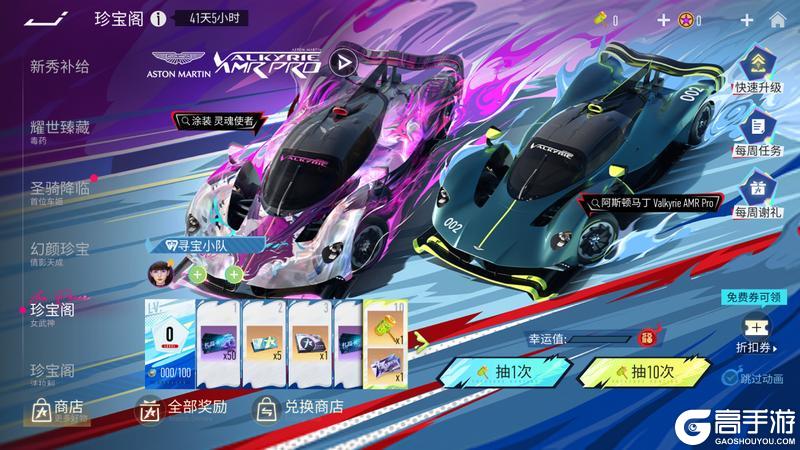Open 每周任务 weekly tasks
The image size is (800, 450).
point(758,134)
